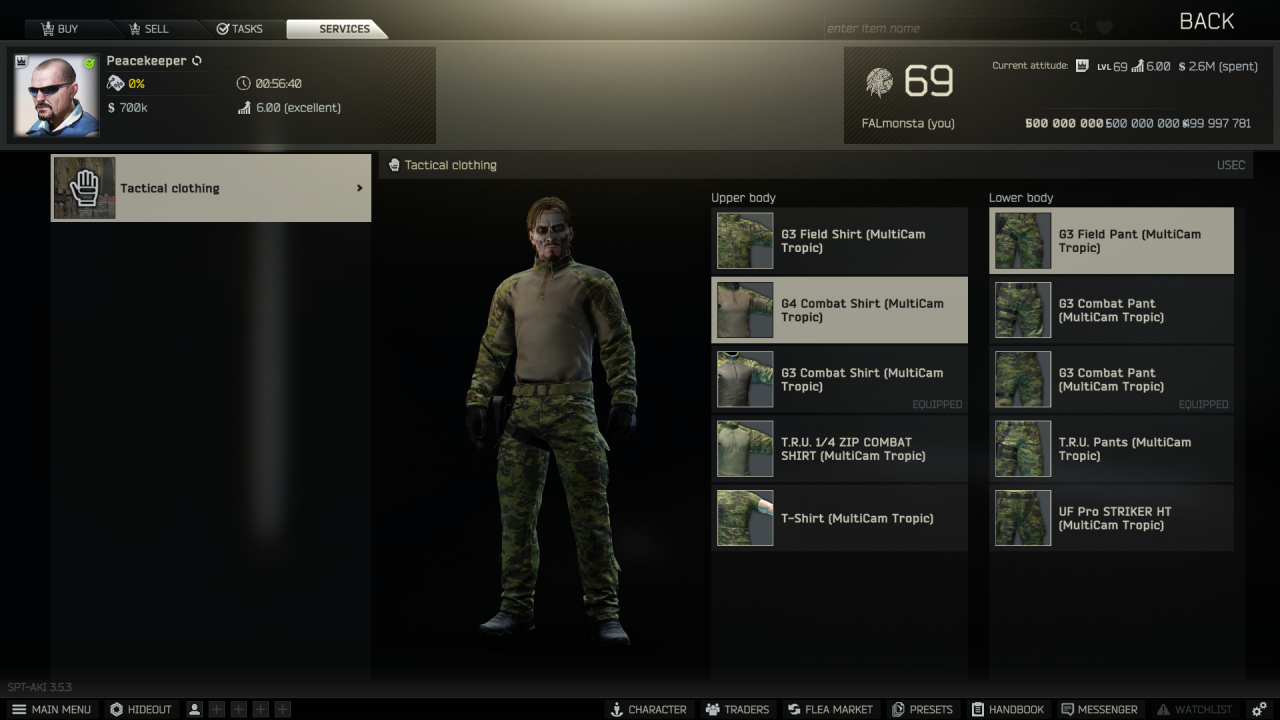
Task: Open the MAIN MENU
Action: click(x=51, y=709)
